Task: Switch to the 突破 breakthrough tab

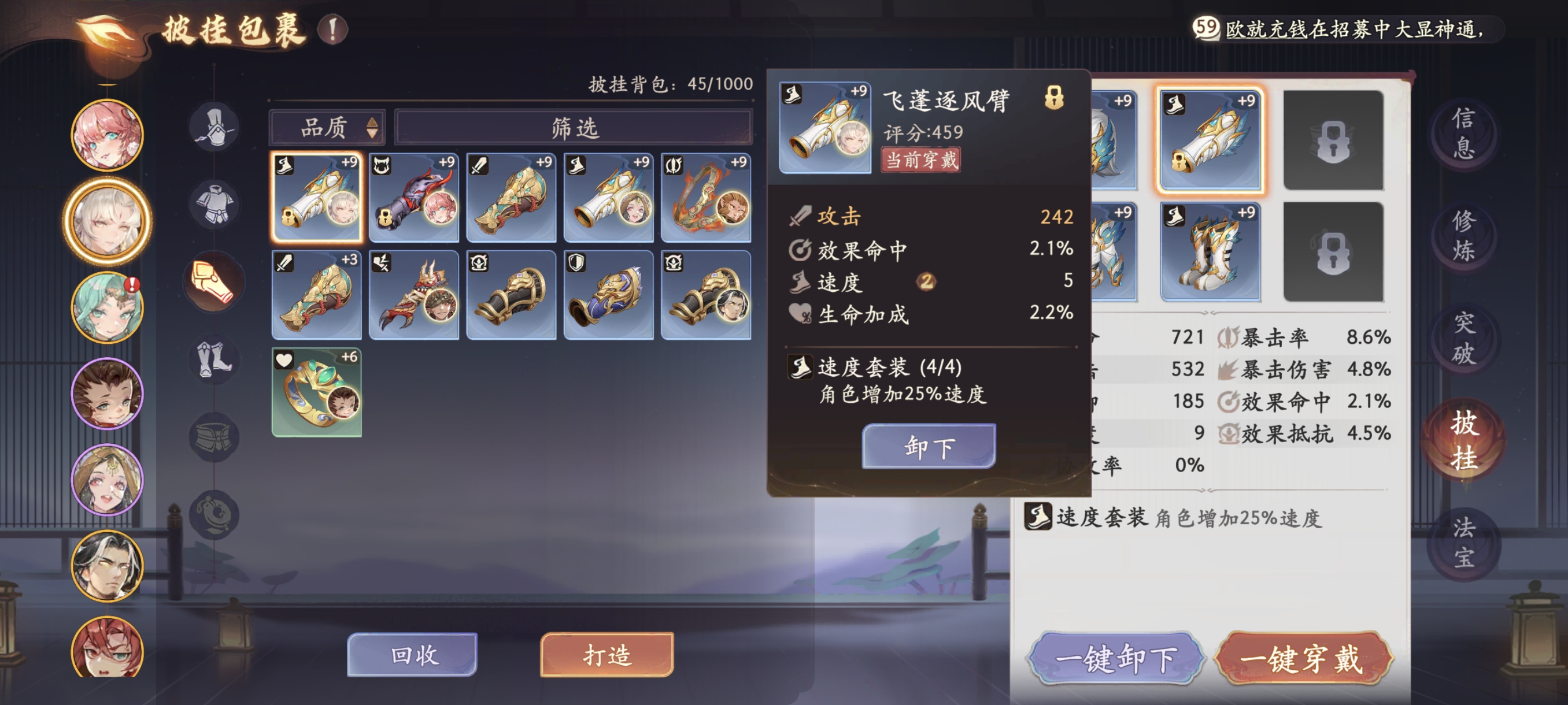Action: click(1463, 338)
